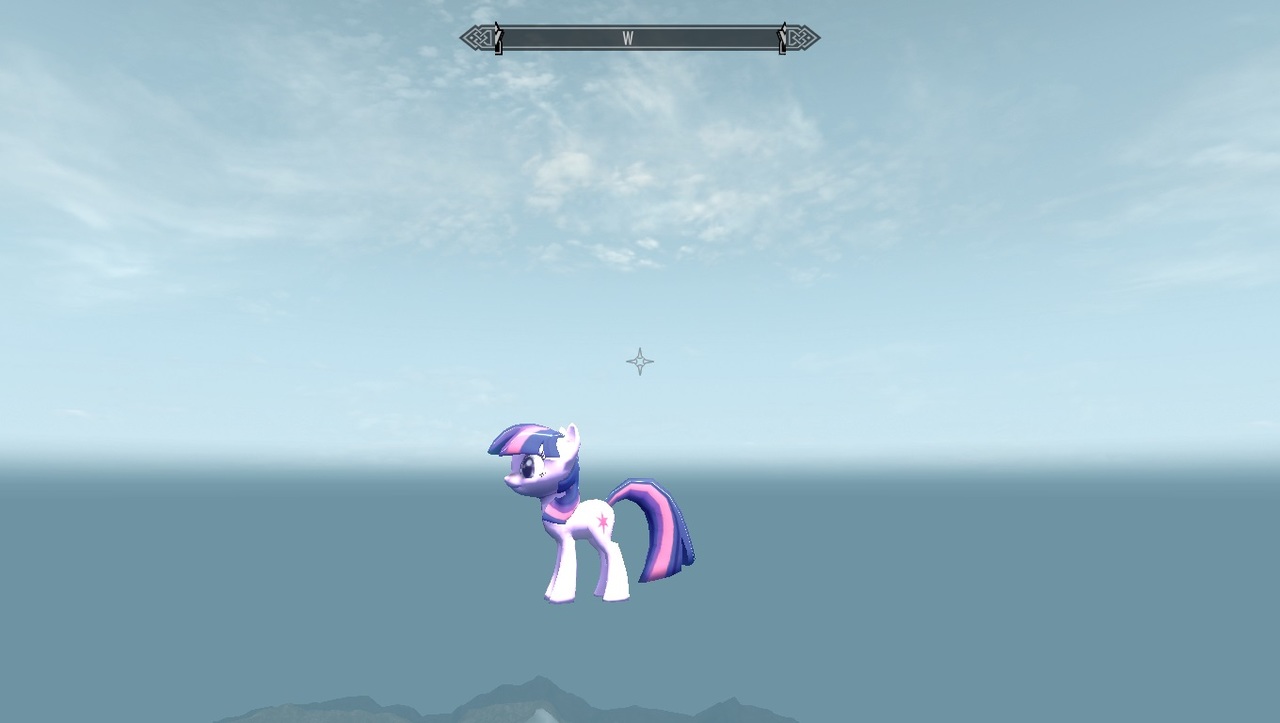The height and width of the screenshot is (723, 1280).
Task: Click the pony's smiling mouth
Action: (514, 485)
